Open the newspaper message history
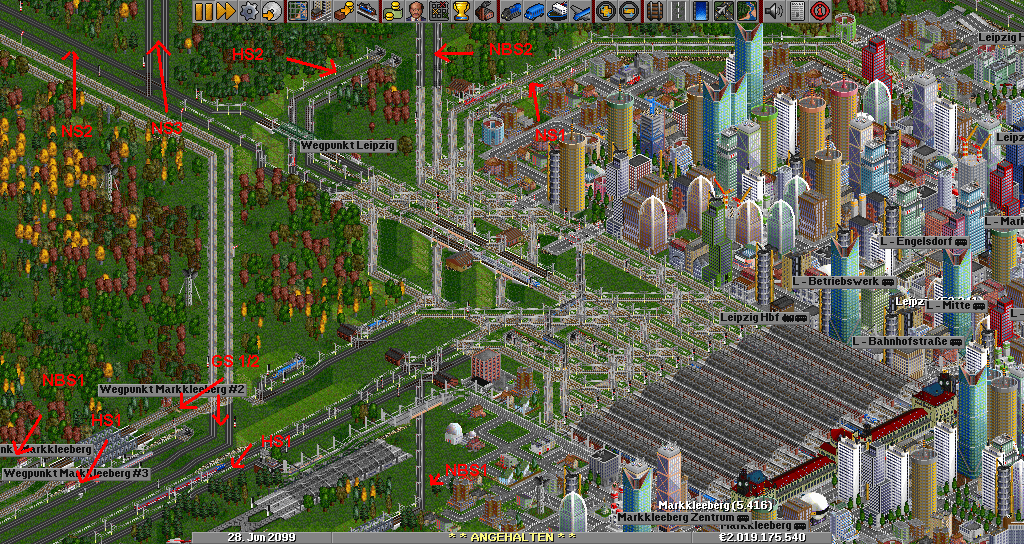 [797, 11]
